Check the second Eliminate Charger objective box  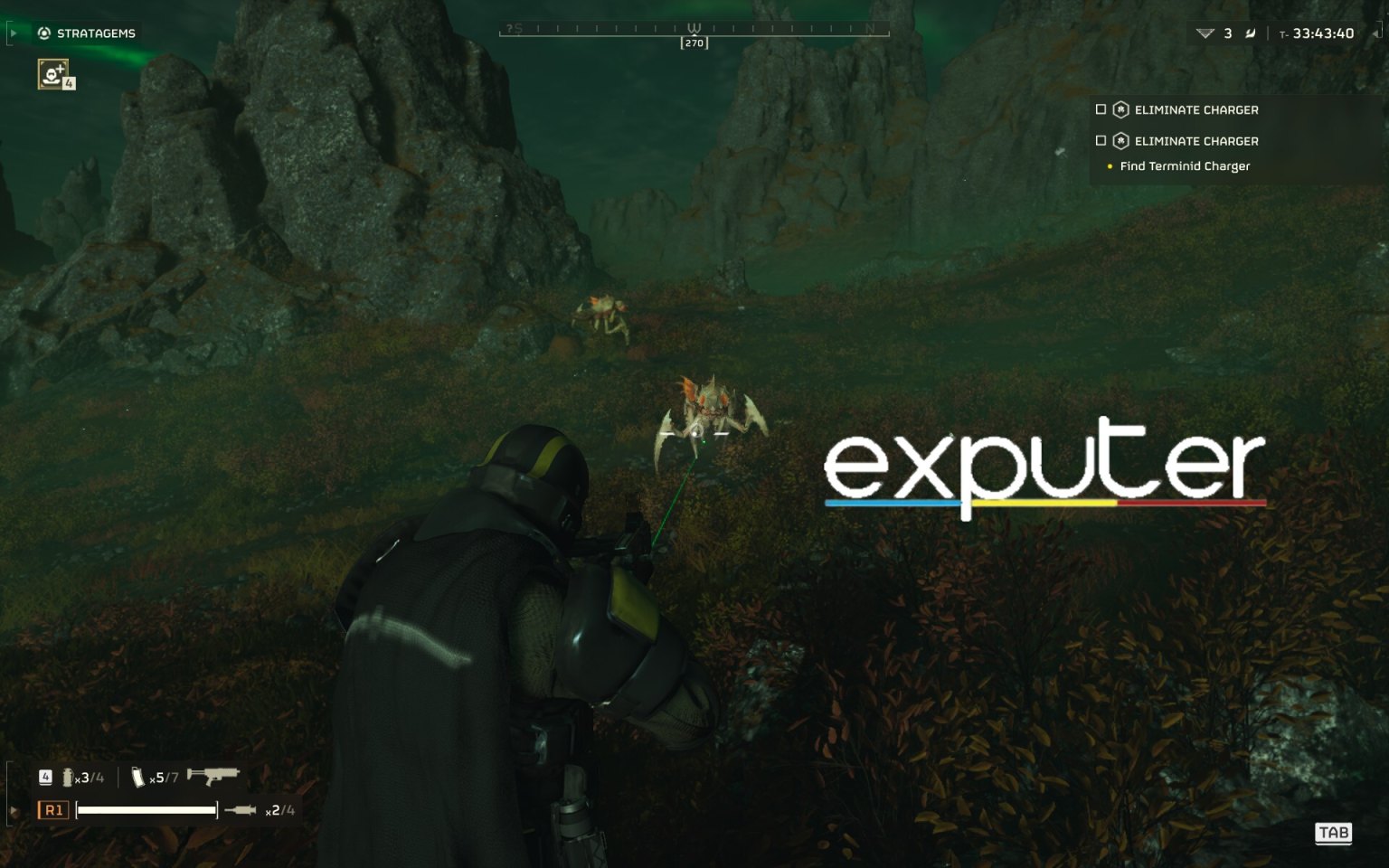[1101, 141]
